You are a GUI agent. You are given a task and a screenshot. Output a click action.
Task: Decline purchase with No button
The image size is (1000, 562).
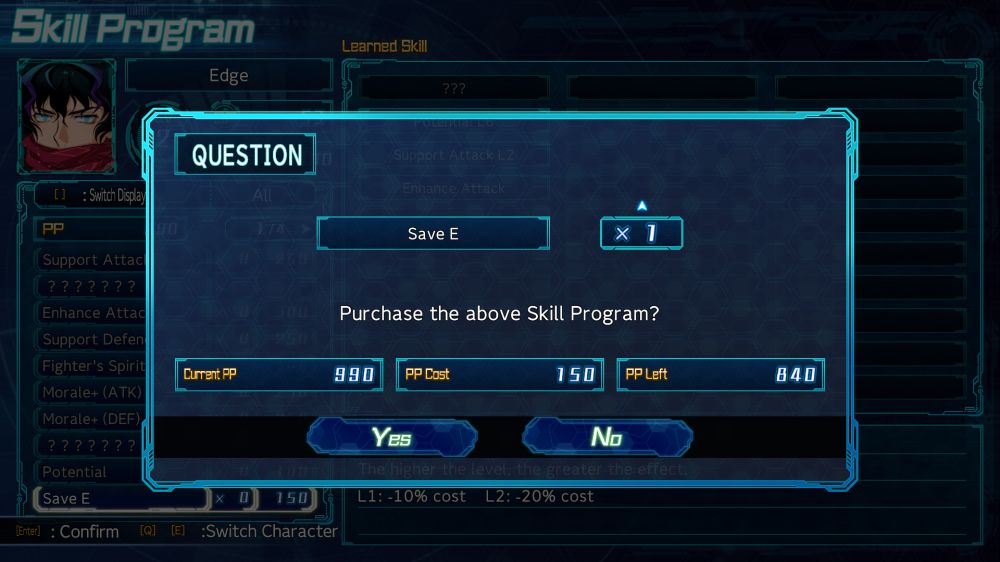607,438
